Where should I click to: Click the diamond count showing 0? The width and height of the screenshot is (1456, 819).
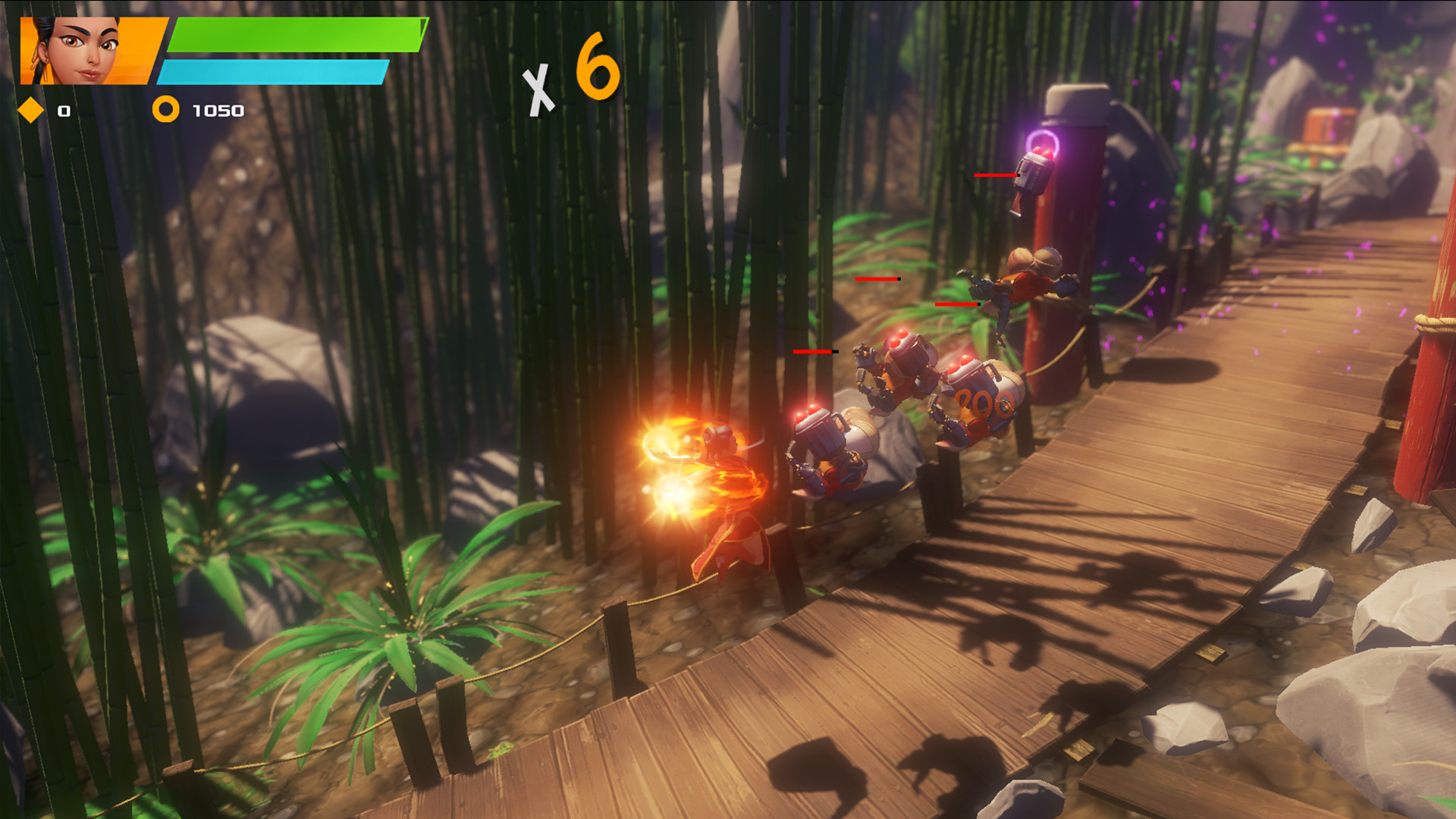pyautogui.click(x=64, y=111)
